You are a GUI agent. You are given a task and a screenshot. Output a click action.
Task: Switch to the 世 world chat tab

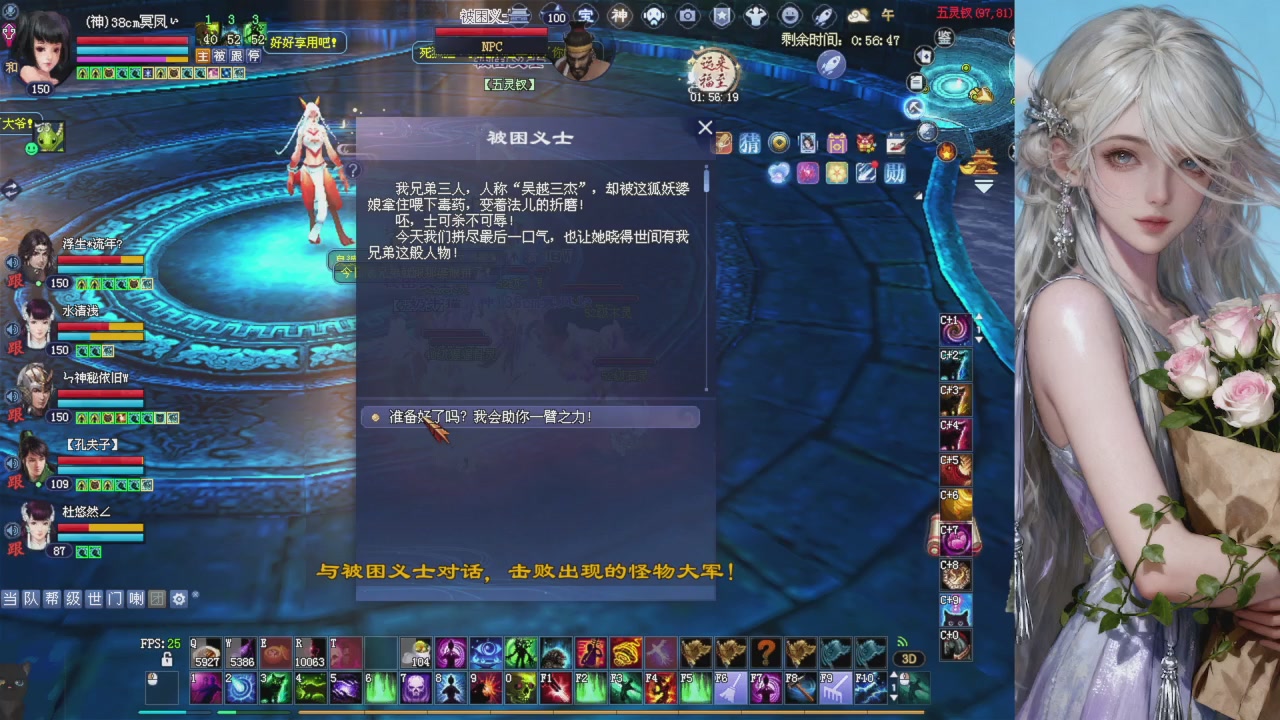click(95, 599)
